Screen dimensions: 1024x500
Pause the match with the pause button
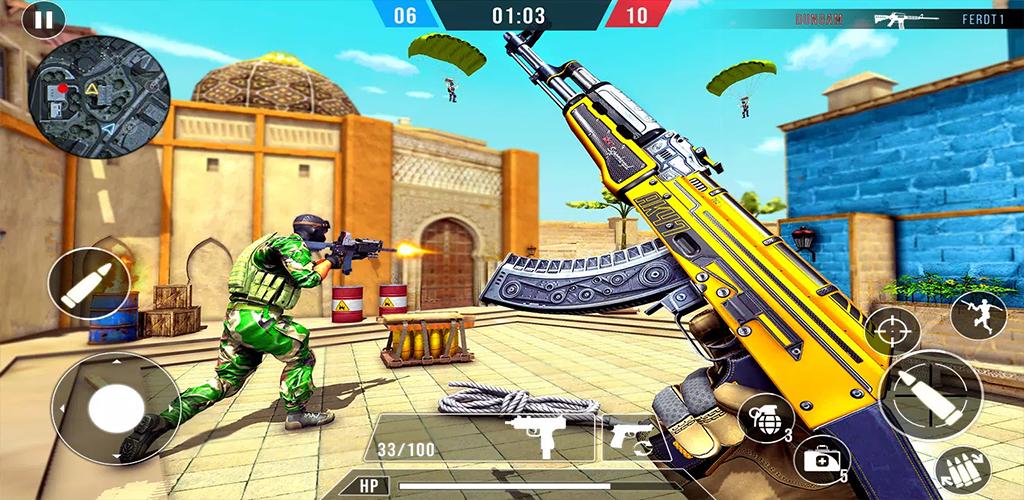point(43,18)
